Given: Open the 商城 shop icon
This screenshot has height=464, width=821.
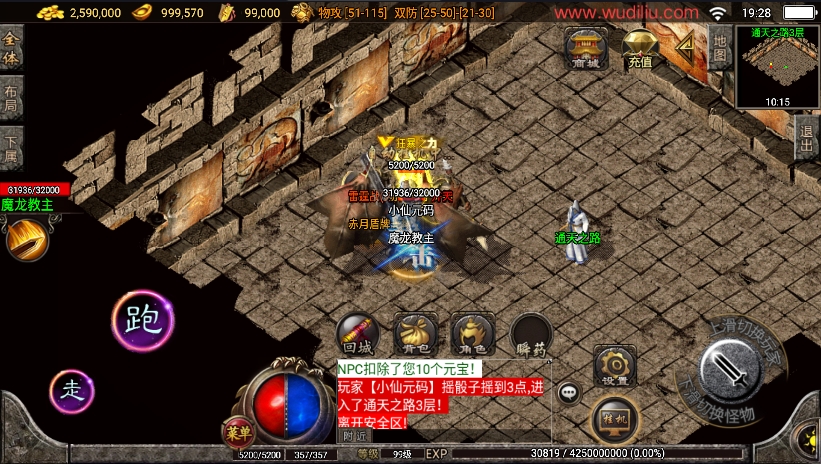Looking at the screenshot, I should pos(586,46).
